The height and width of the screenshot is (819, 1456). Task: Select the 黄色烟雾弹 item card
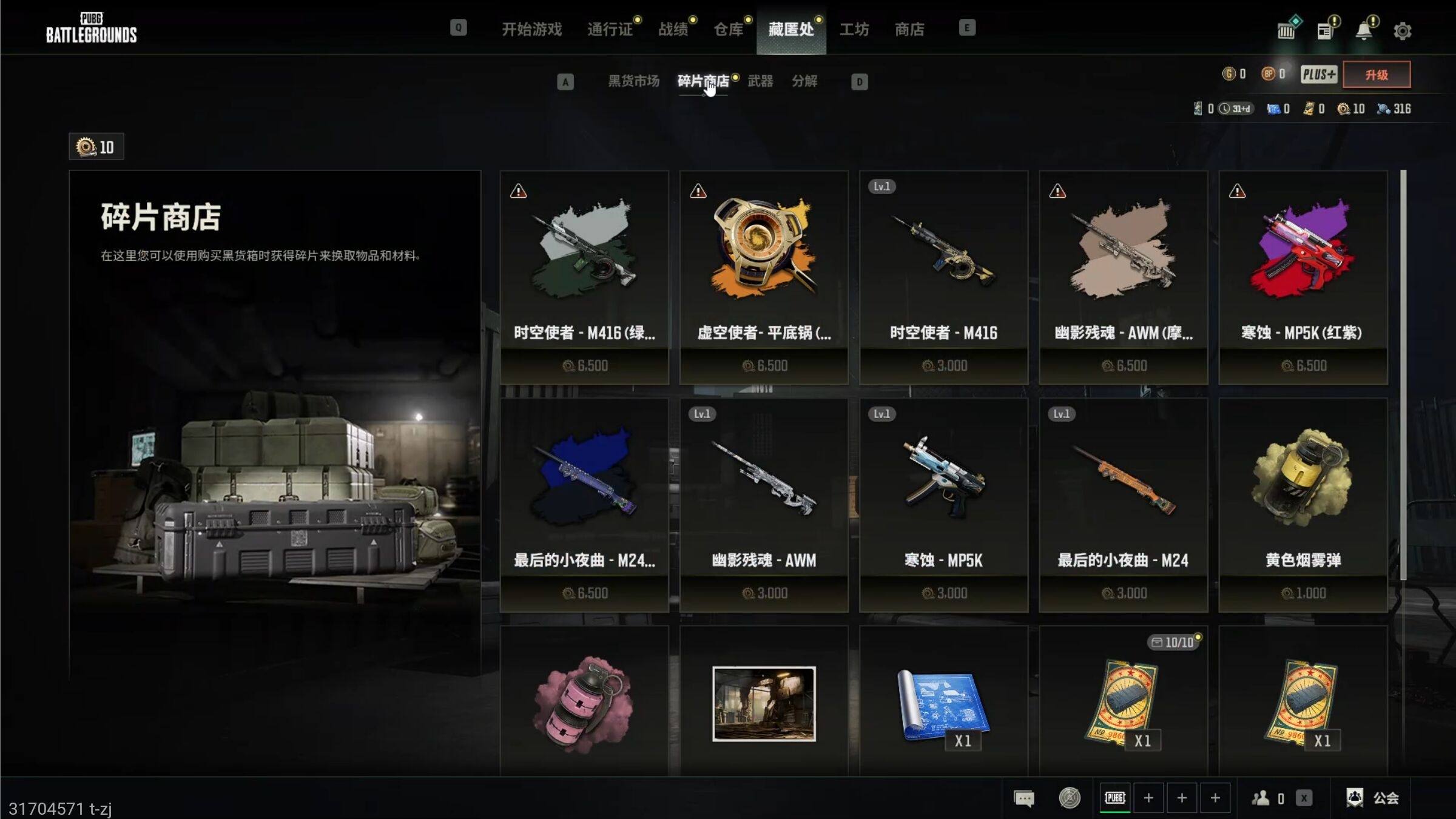pyautogui.click(x=1303, y=505)
